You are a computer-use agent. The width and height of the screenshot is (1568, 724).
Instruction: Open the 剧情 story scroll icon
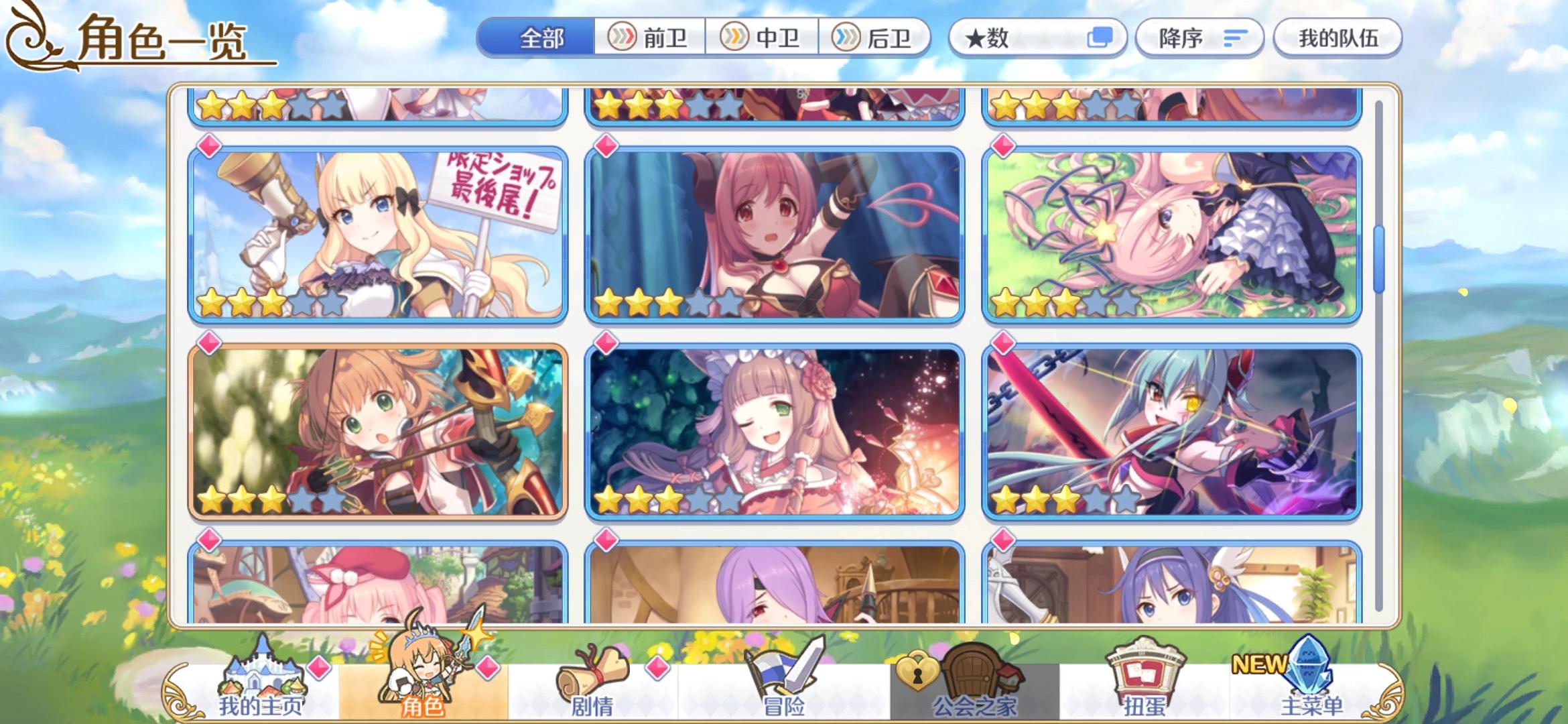coord(592,670)
